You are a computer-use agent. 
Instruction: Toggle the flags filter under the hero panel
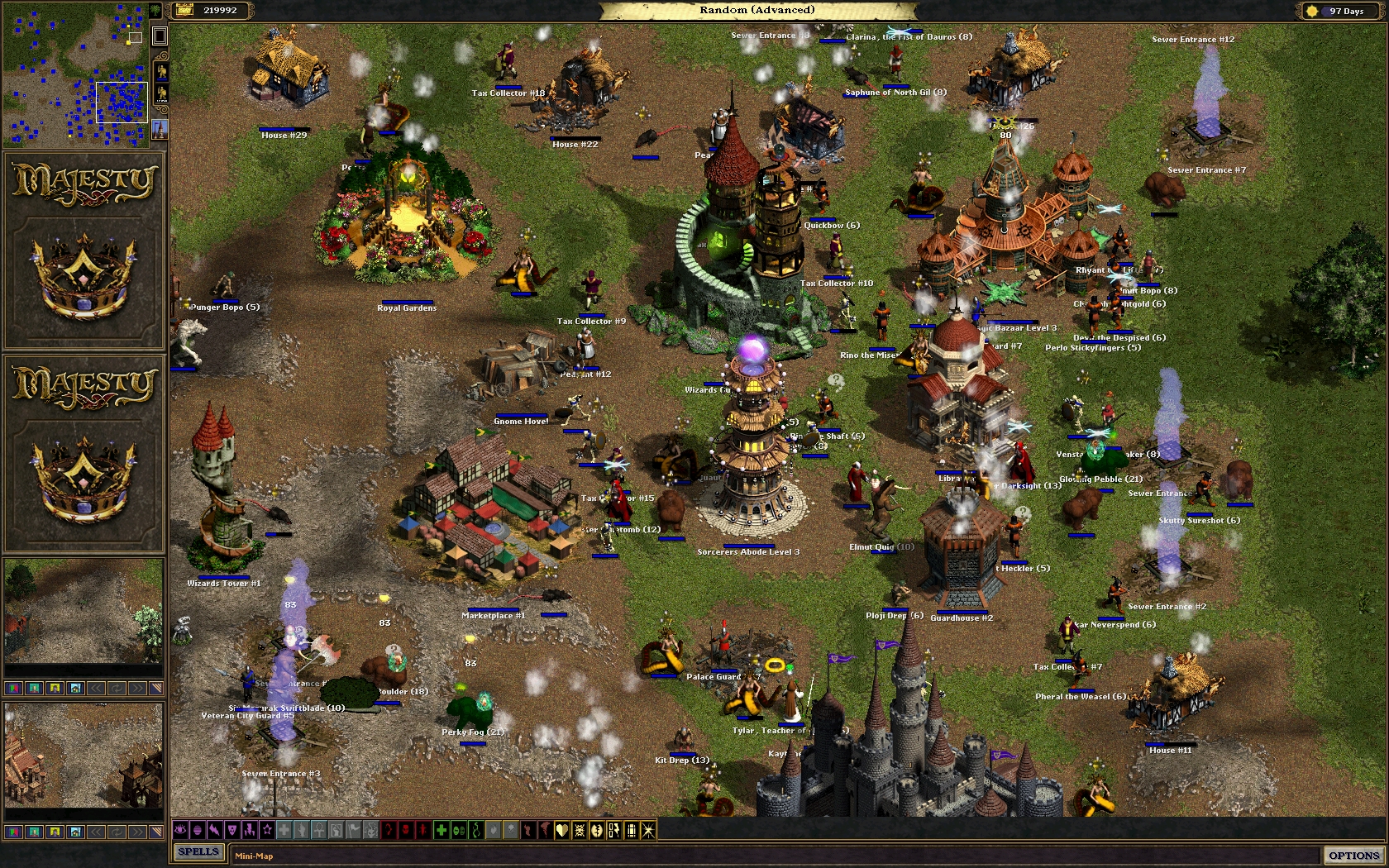tap(13, 688)
